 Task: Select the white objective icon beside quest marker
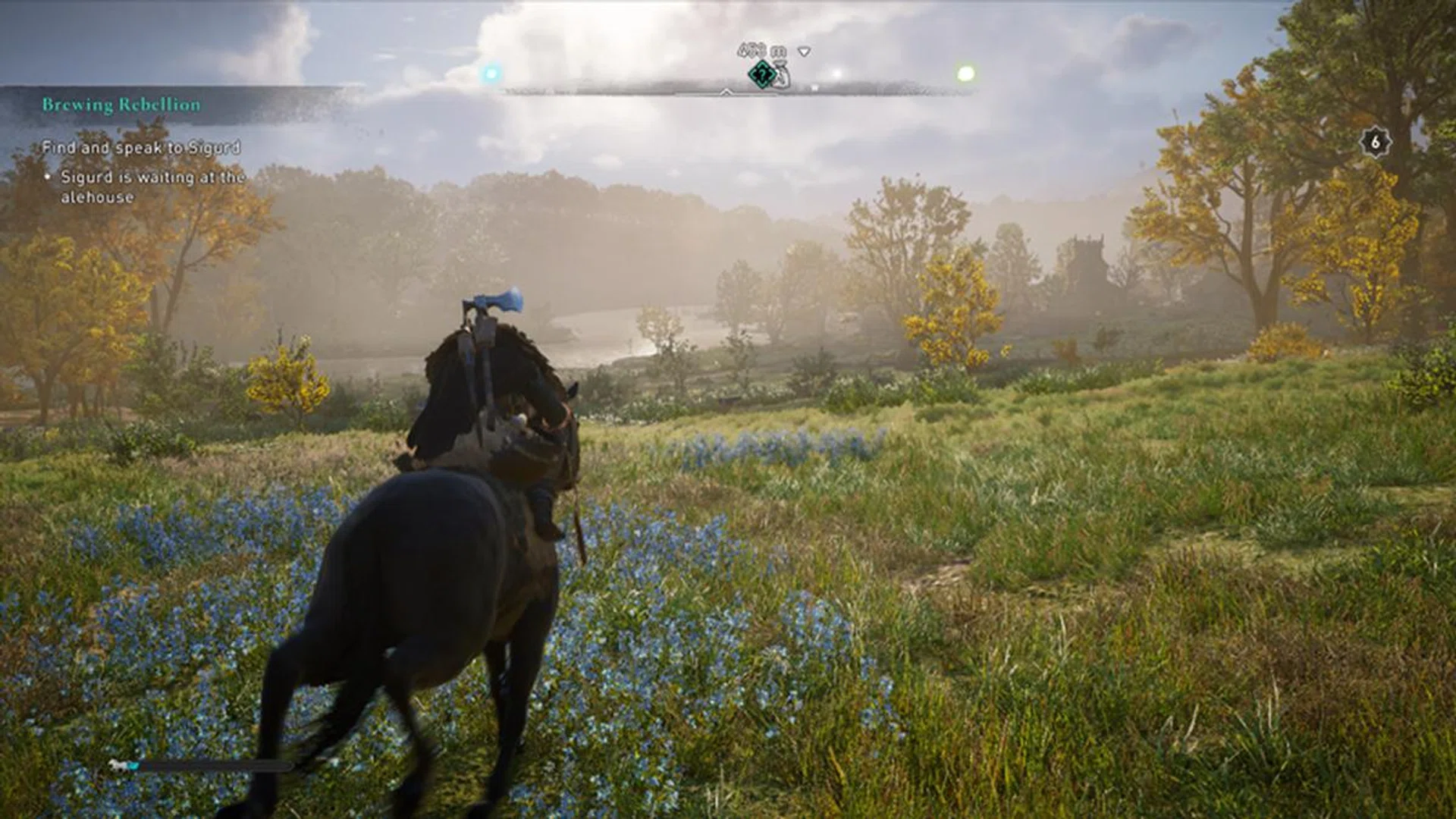point(781,76)
